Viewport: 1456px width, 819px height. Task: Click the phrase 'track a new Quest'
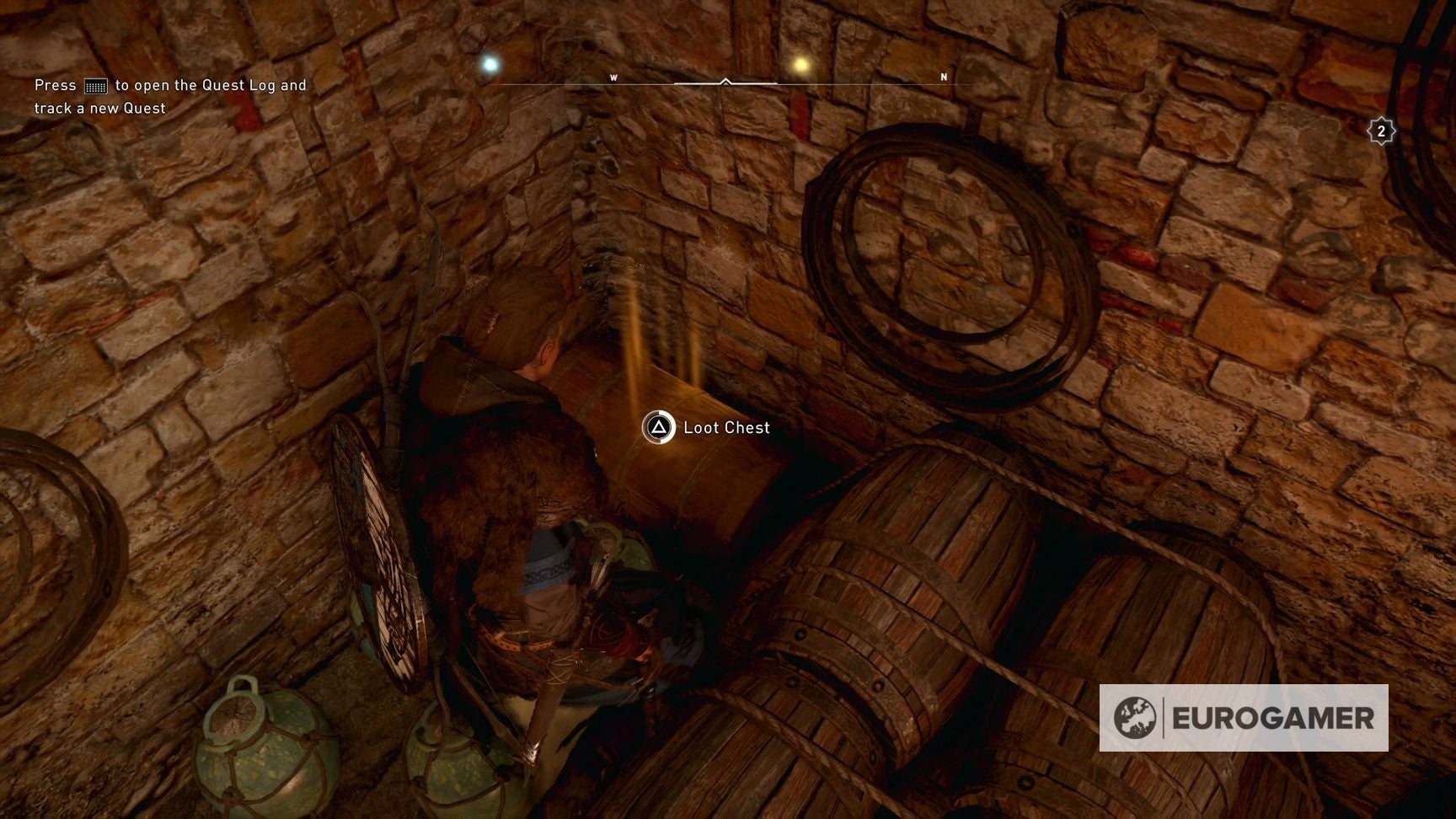101,108
